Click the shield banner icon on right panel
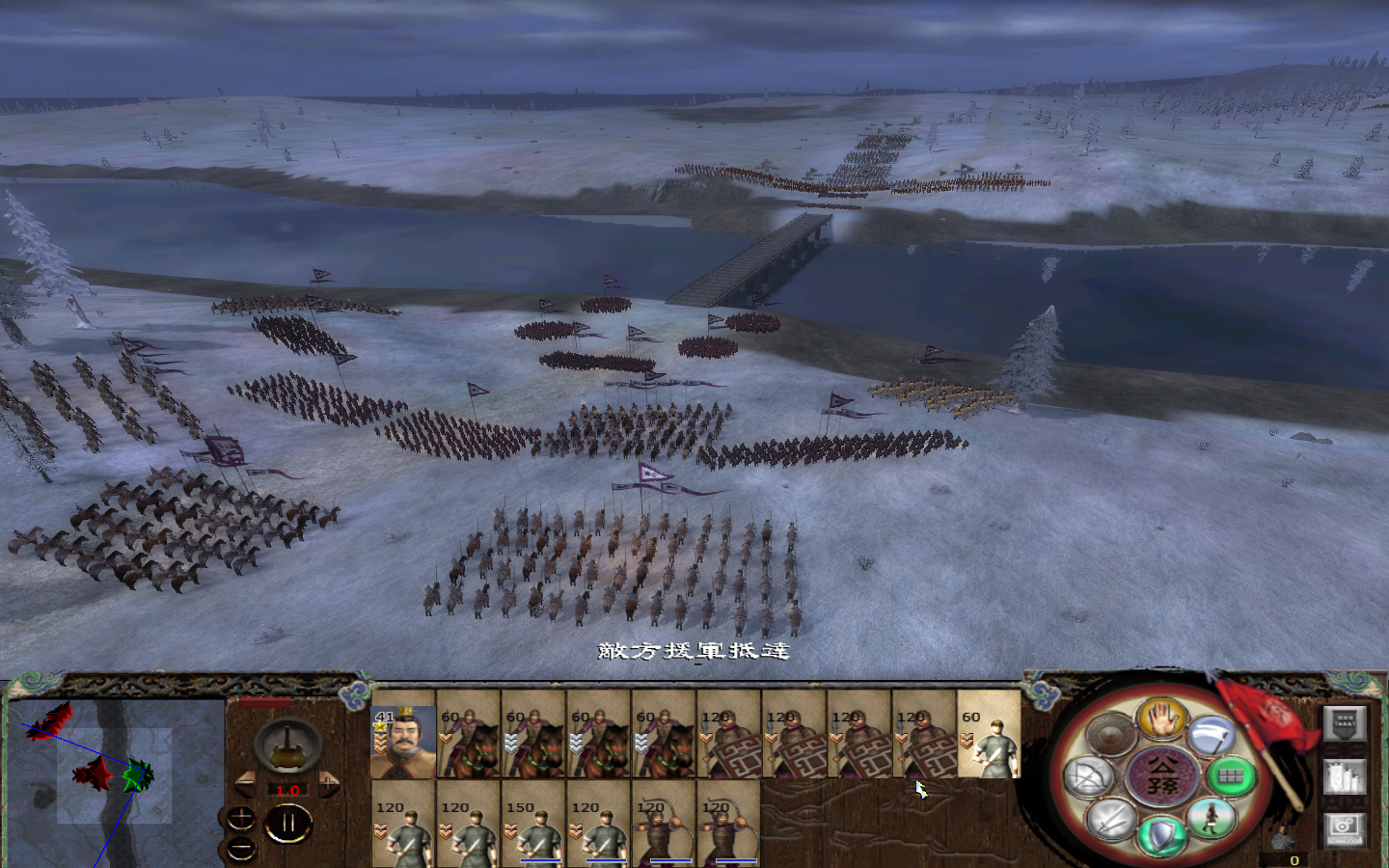This screenshot has width=1389, height=868. 1345,723
